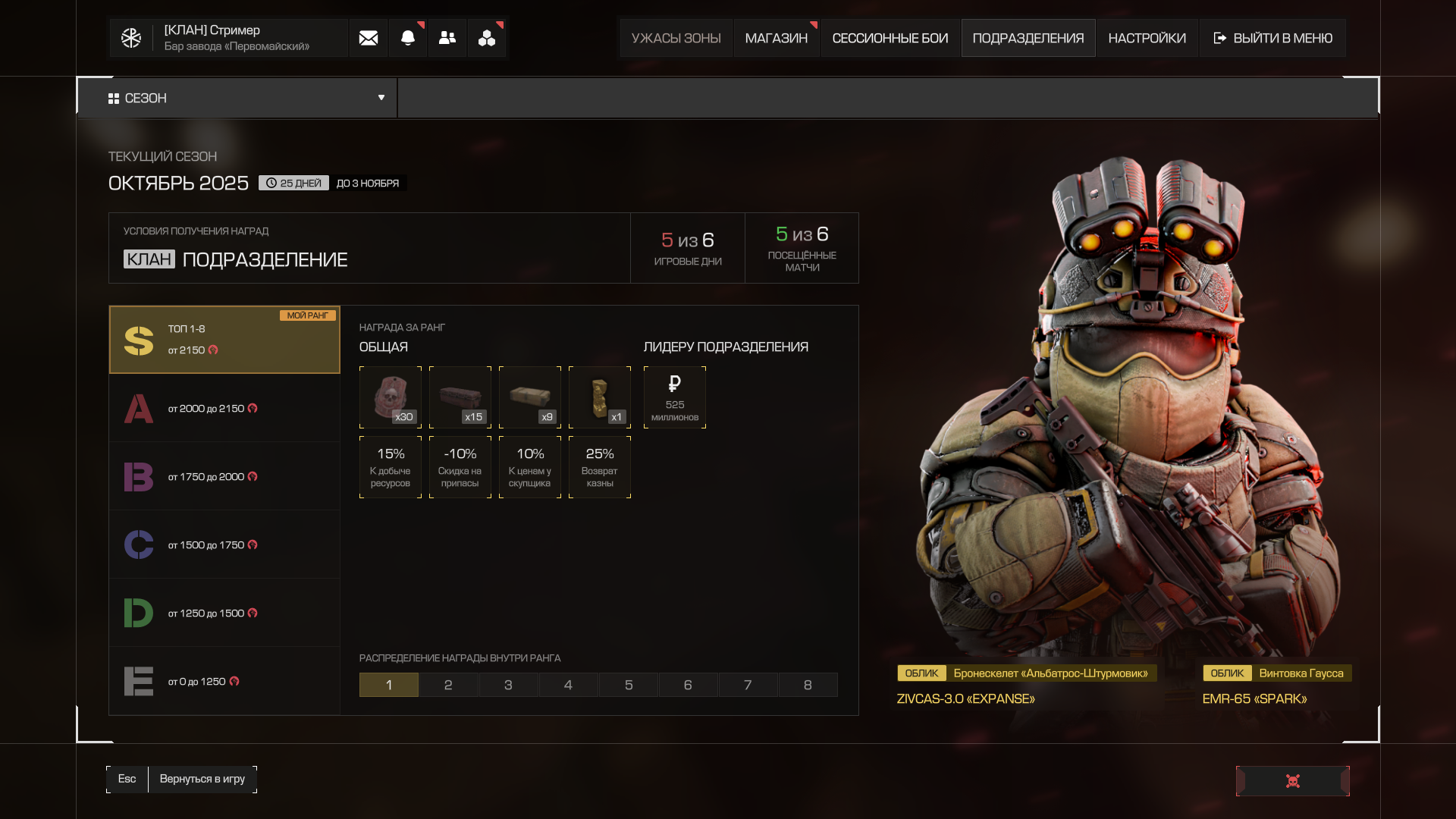Select the red skull bag reward x30
Image resolution: width=1456 pixels, height=819 pixels.
pyautogui.click(x=391, y=397)
